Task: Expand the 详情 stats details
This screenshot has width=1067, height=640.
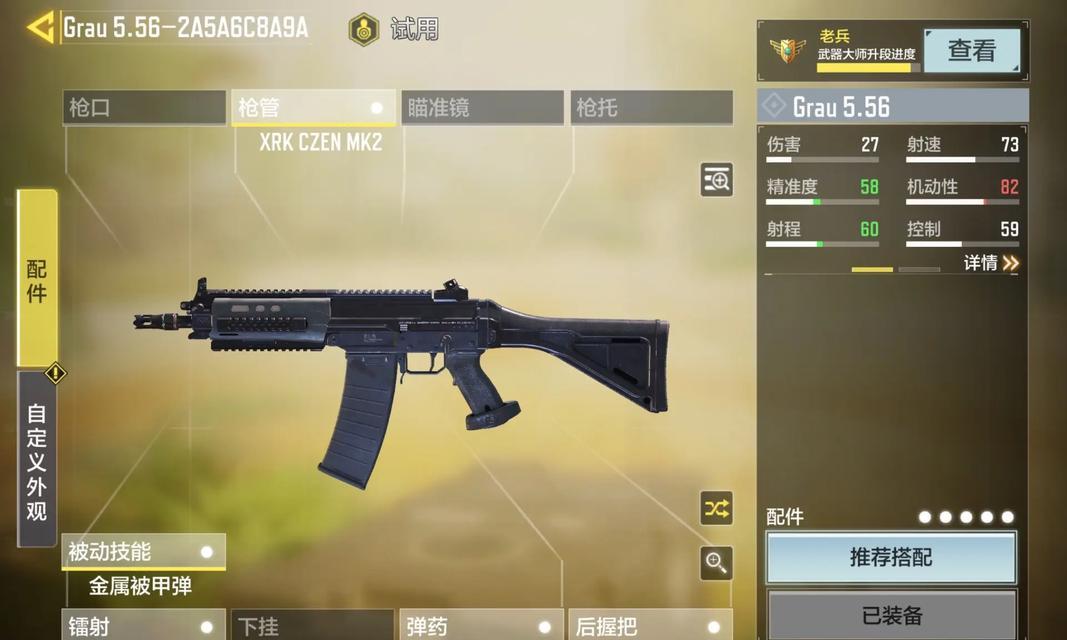Action: (x=991, y=263)
